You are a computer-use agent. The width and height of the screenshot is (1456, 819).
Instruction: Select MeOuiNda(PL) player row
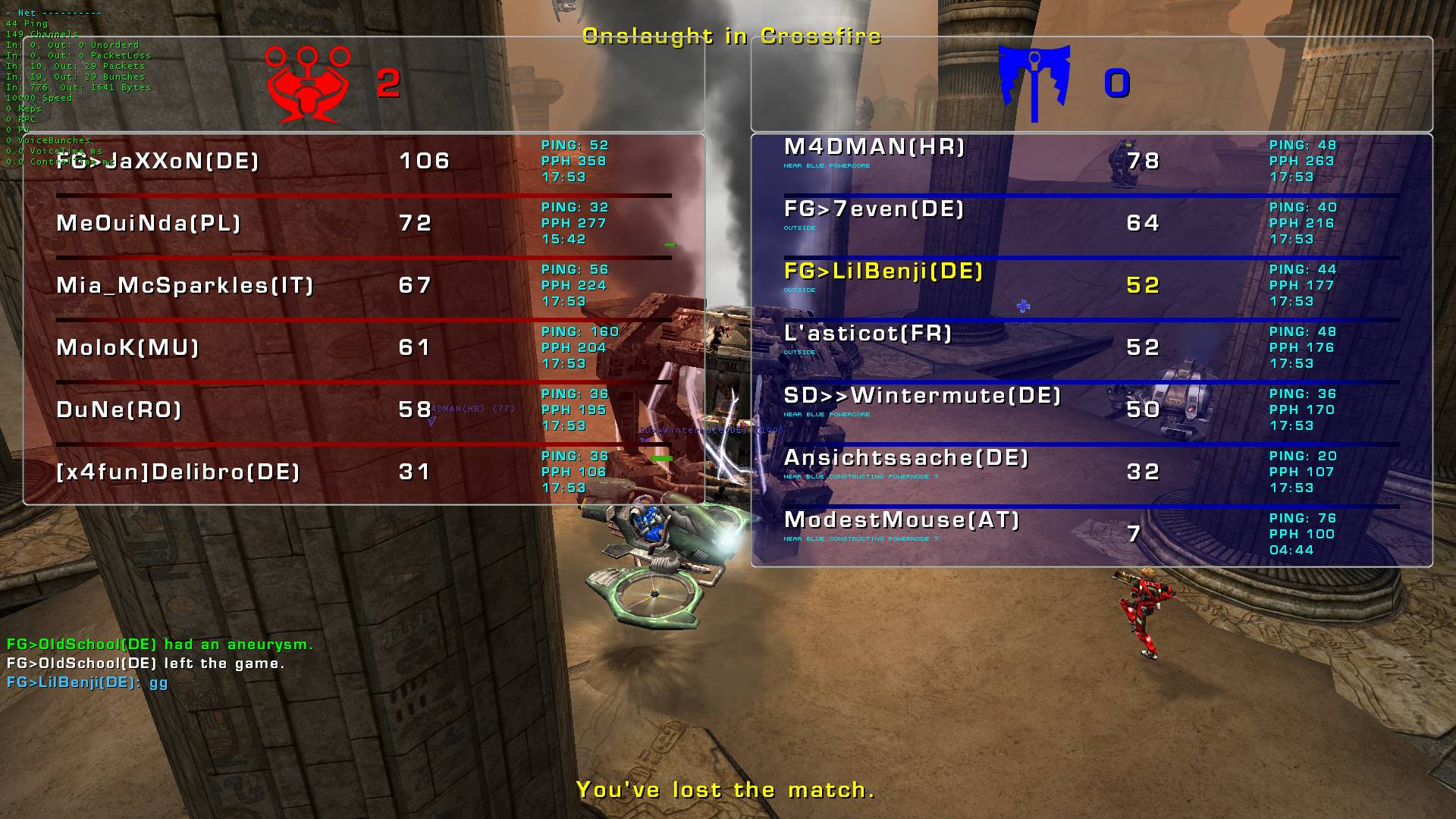pos(149,223)
